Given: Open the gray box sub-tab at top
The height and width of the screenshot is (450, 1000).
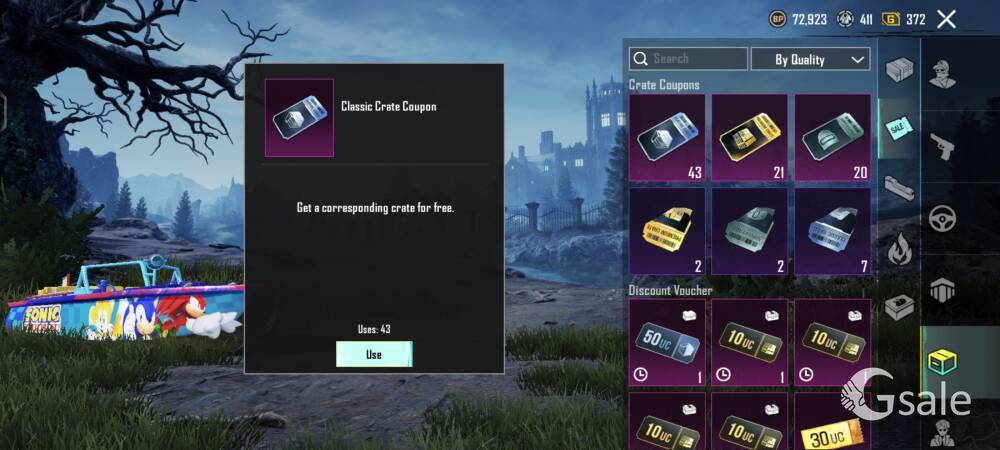Looking at the screenshot, I should point(898,70).
